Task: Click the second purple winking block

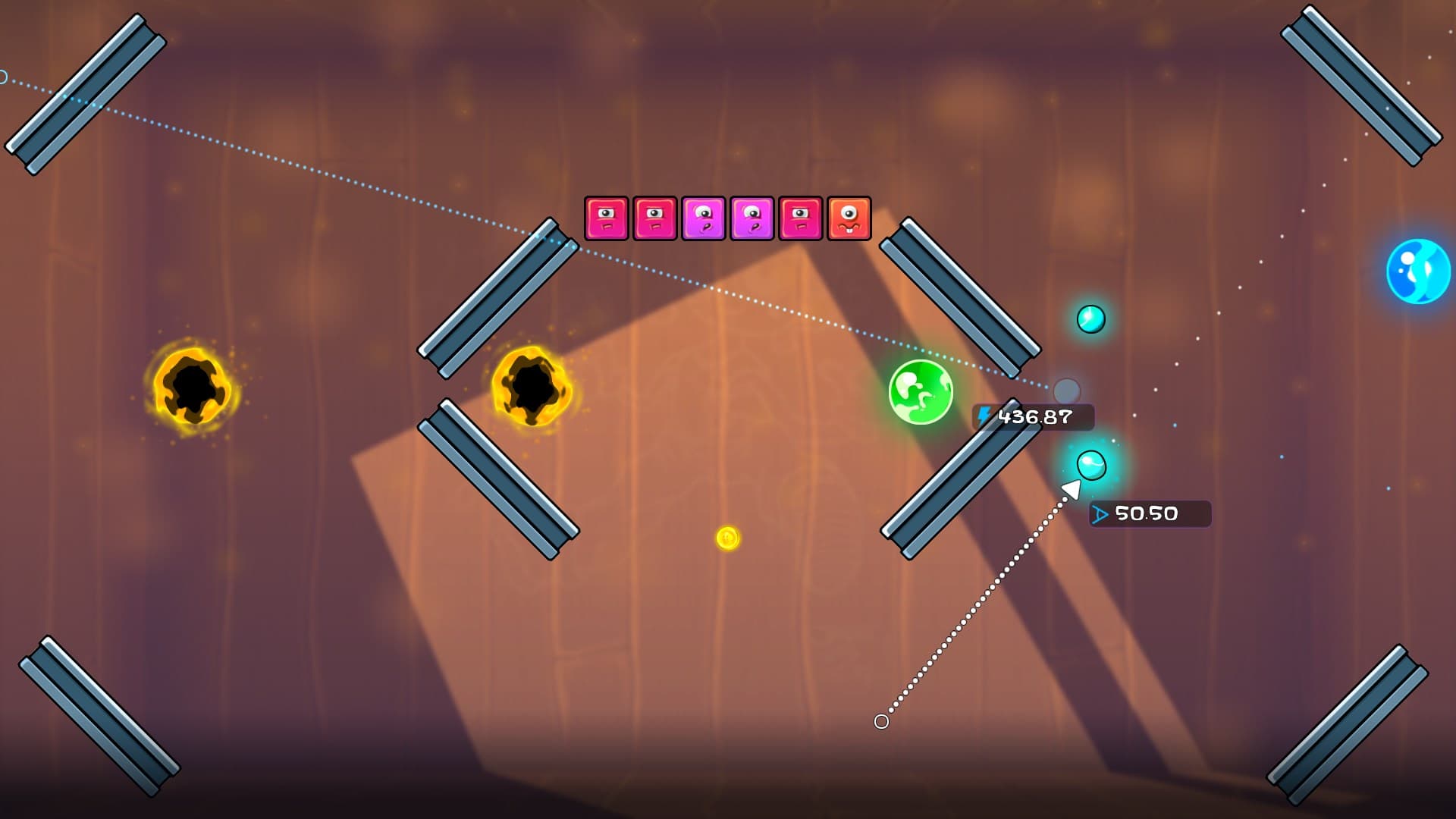Action: pos(754,220)
